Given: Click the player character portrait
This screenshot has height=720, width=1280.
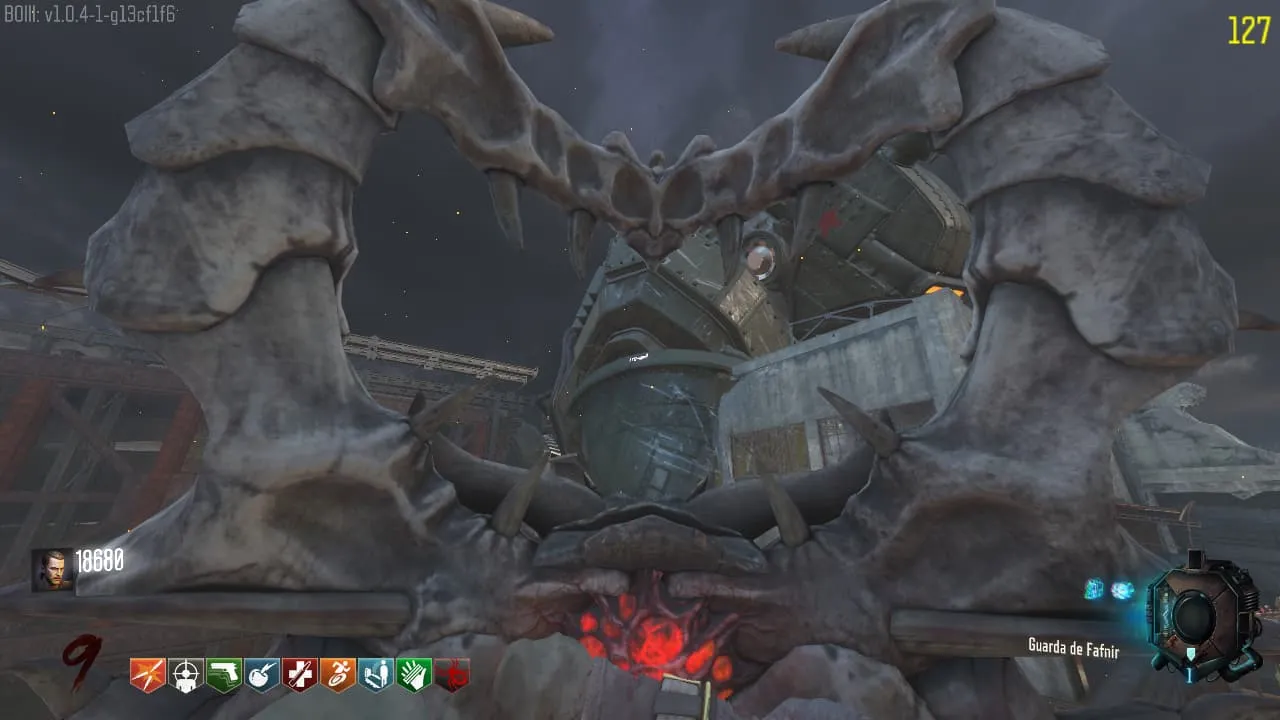Looking at the screenshot, I should (x=52, y=570).
